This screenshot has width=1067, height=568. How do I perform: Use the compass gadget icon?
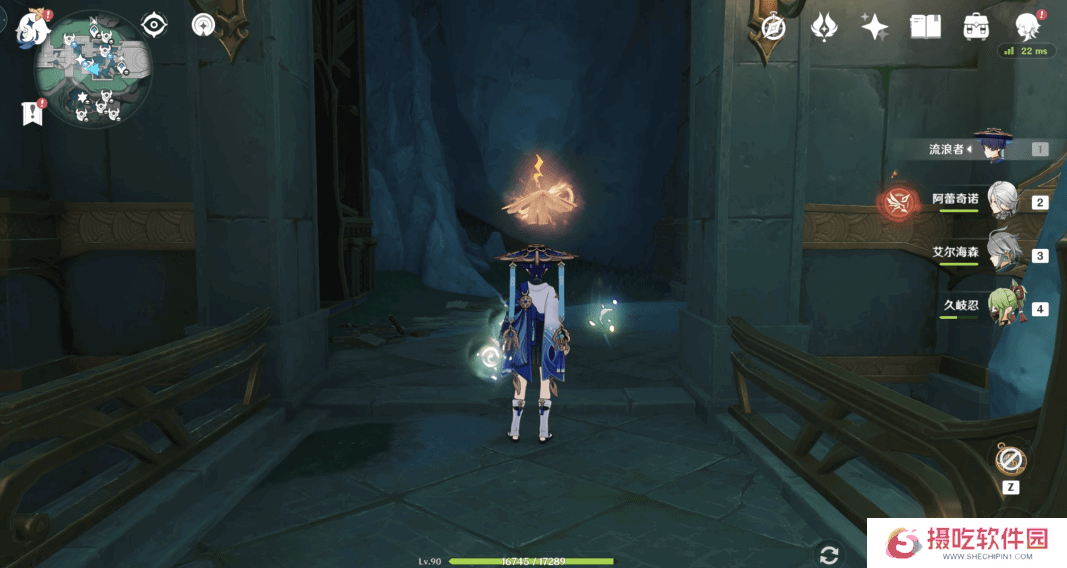click(1010, 461)
